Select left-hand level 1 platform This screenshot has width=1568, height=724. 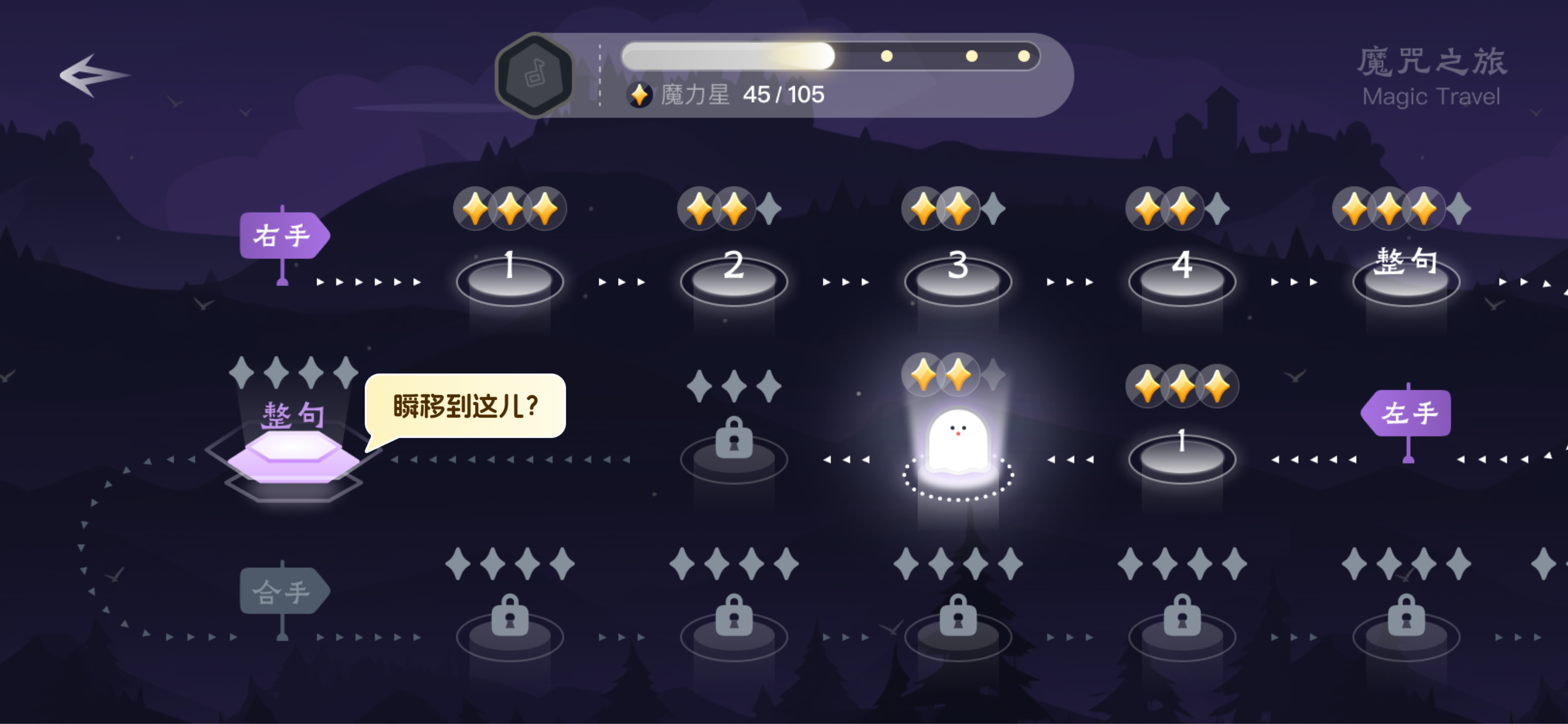[x=1181, y=457]
